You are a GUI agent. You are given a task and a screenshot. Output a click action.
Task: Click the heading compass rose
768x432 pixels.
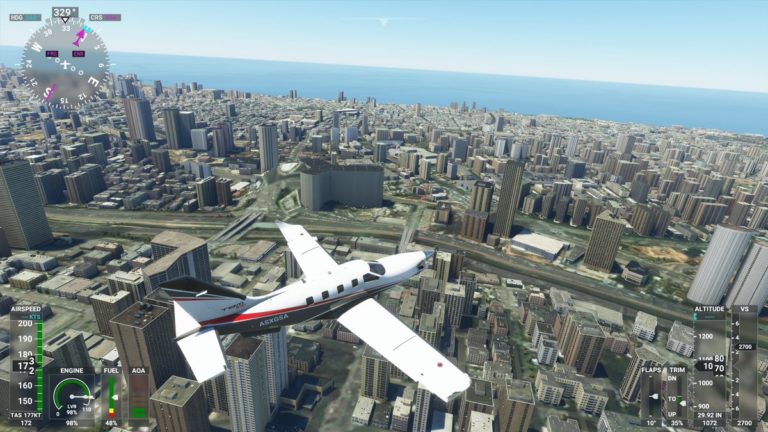[65, 63]
